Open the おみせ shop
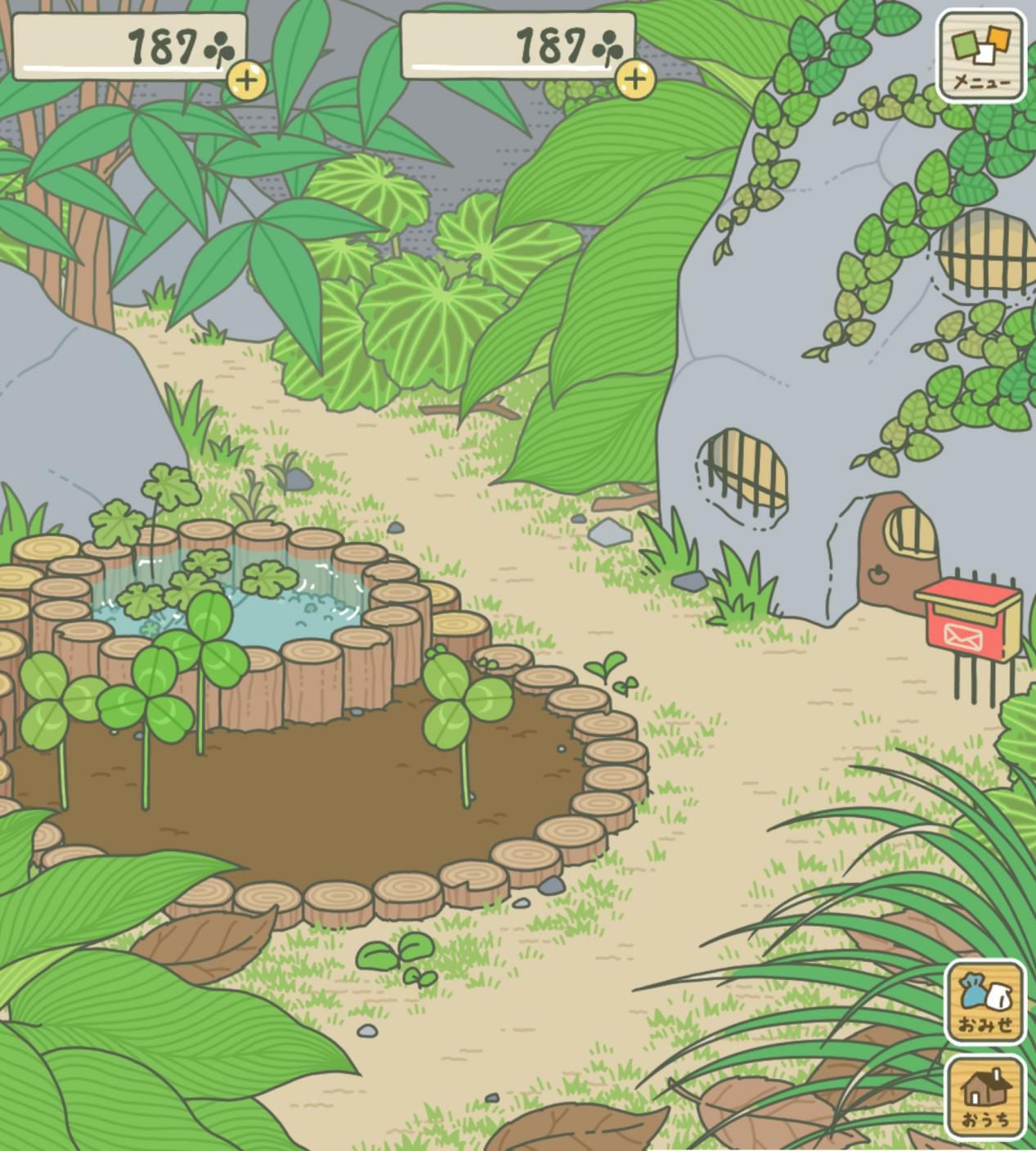 (985, 1001)
